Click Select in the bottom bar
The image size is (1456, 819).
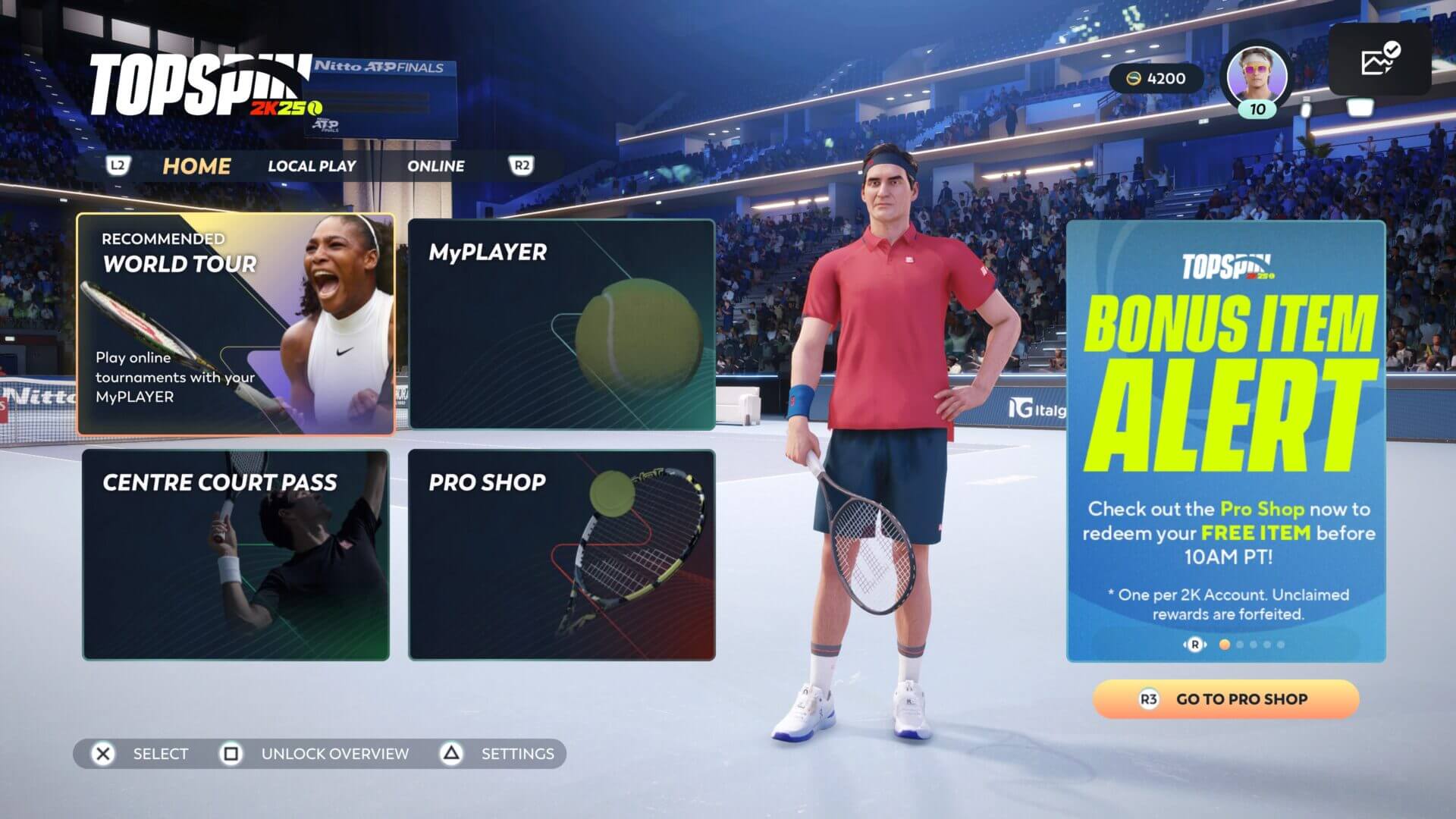[x=140, y=754]
